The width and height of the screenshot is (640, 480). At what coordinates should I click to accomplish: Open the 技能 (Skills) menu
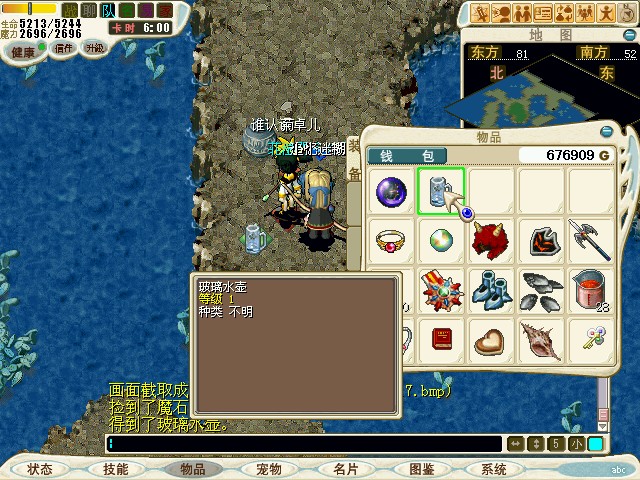click(116, 469)
